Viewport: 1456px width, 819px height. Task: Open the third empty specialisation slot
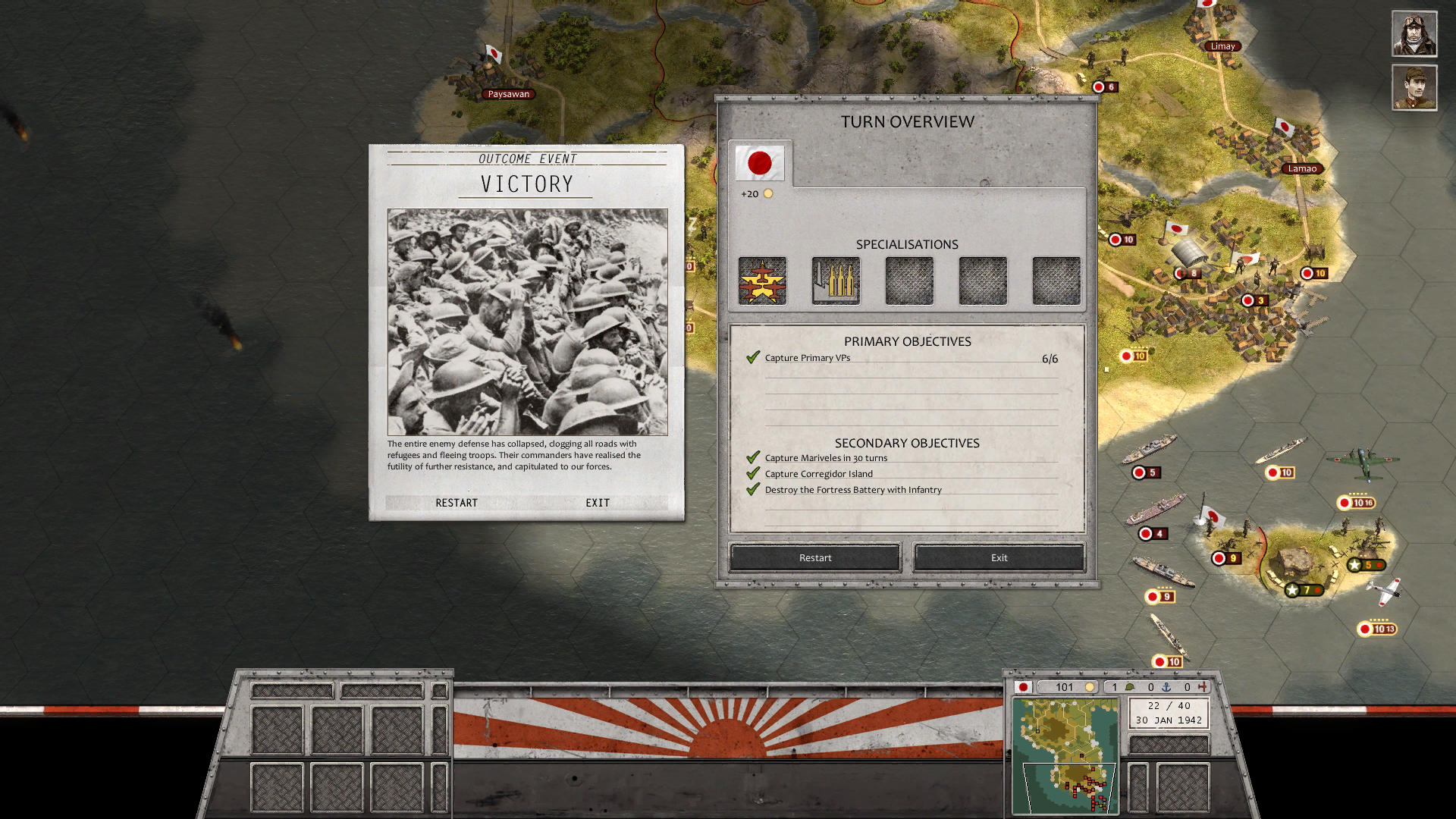[x=908, y=281]
